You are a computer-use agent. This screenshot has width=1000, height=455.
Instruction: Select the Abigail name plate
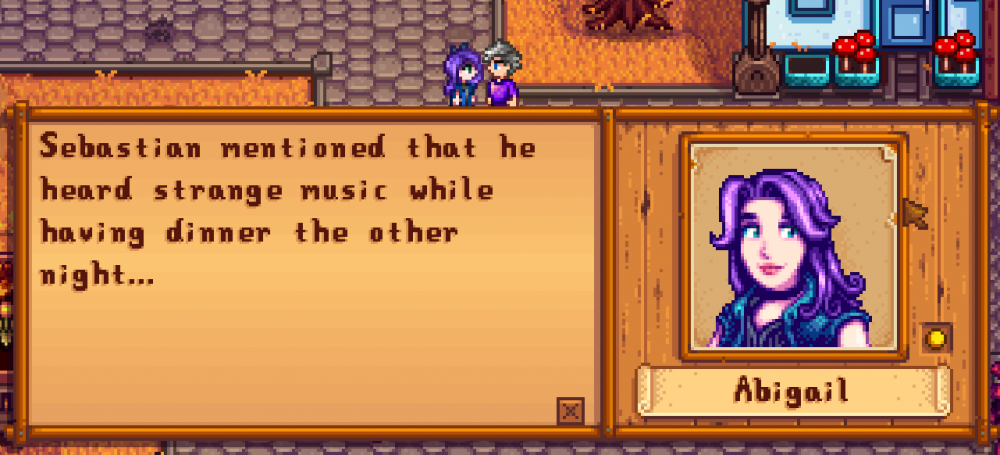tap(792, 390)
